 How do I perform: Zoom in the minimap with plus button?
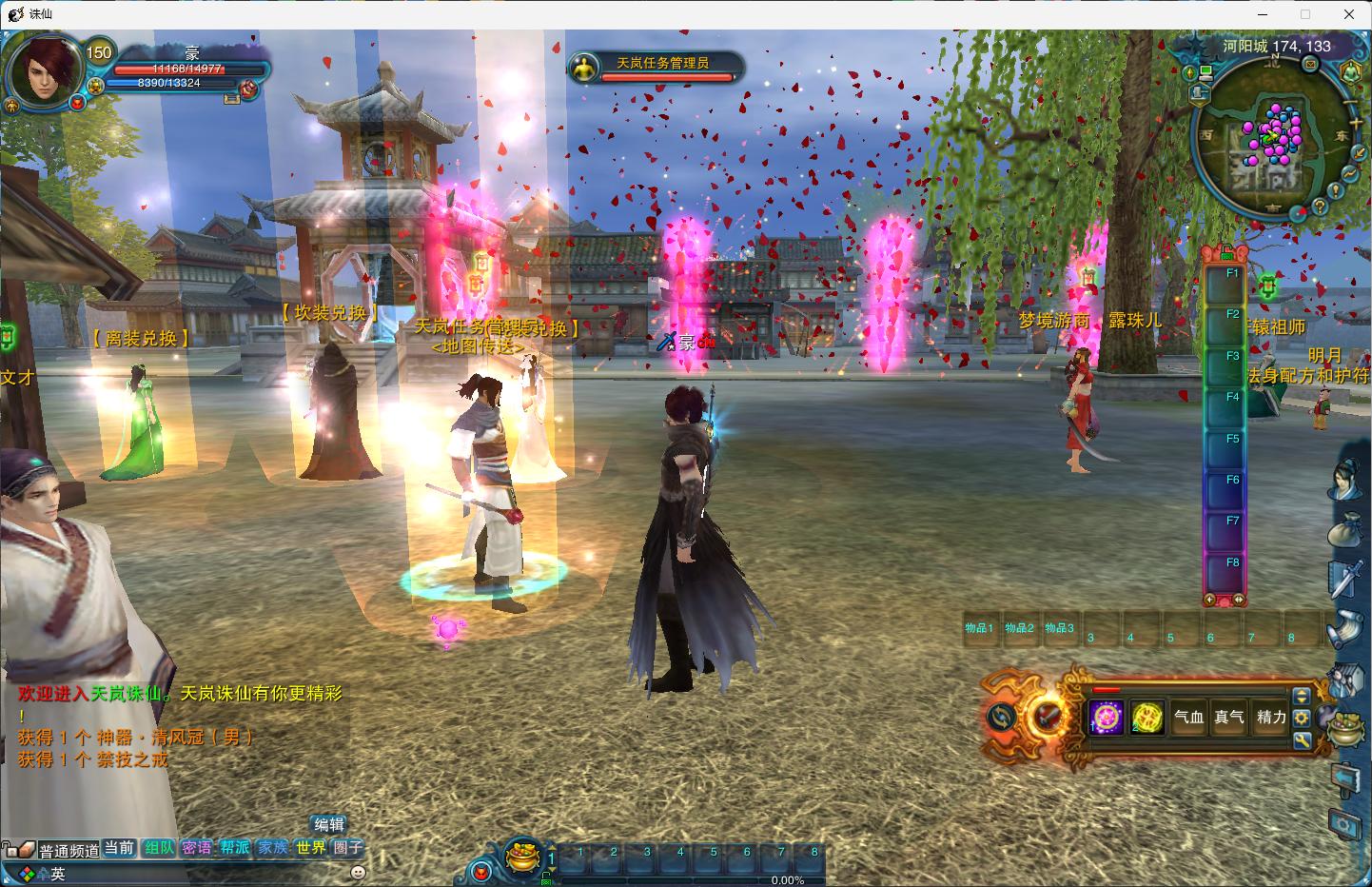coord(1356,122)
